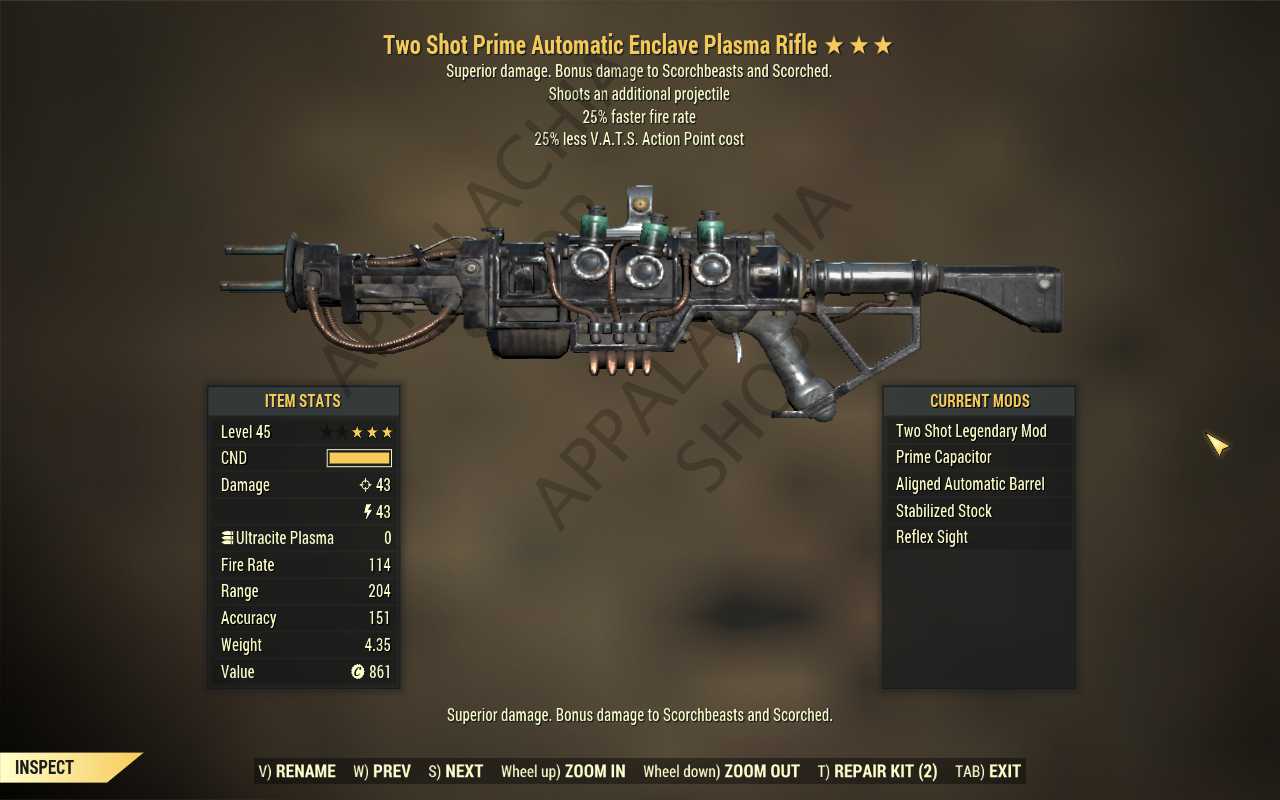The width and height of the screenshot is (1280, 800).
Task: EXIT the inspect screen
Action: pyautogui.click(x=988, y=771)
